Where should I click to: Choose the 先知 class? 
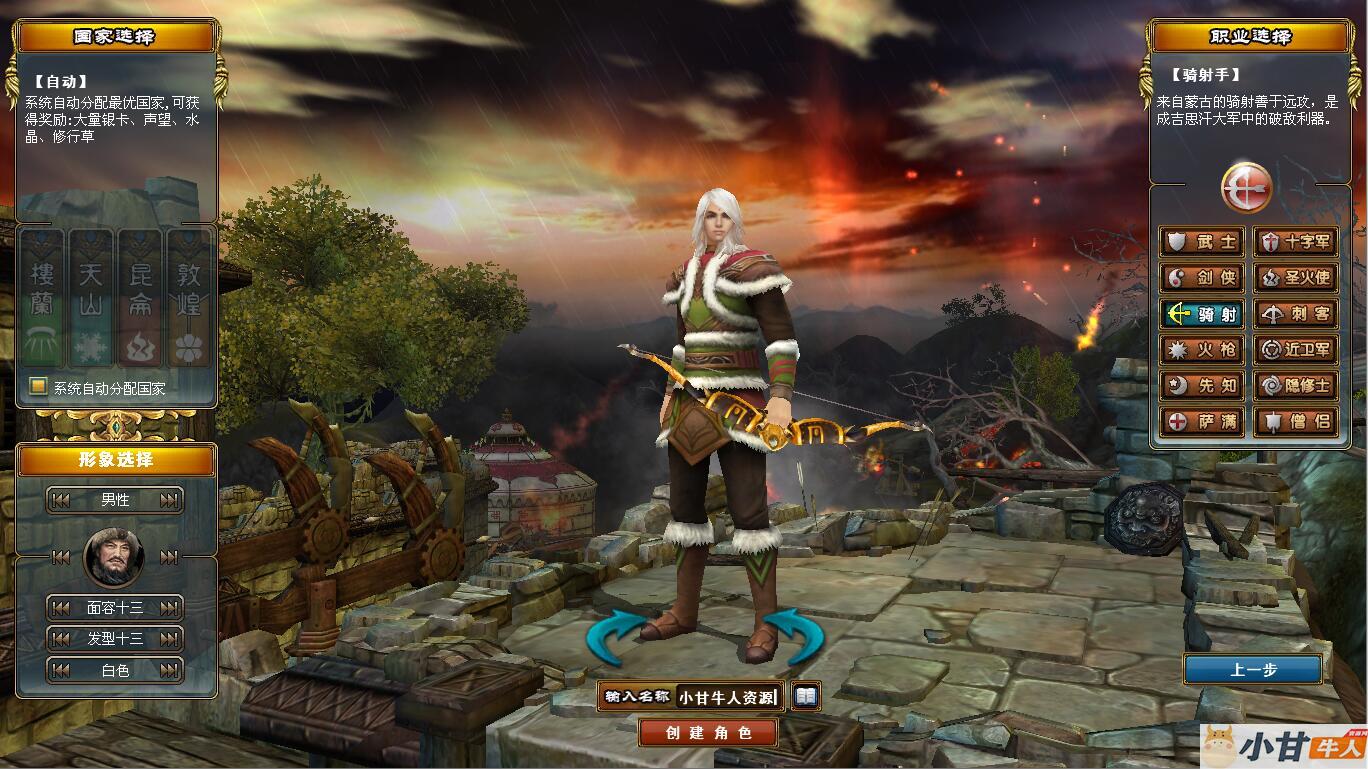pos(1202,386)
